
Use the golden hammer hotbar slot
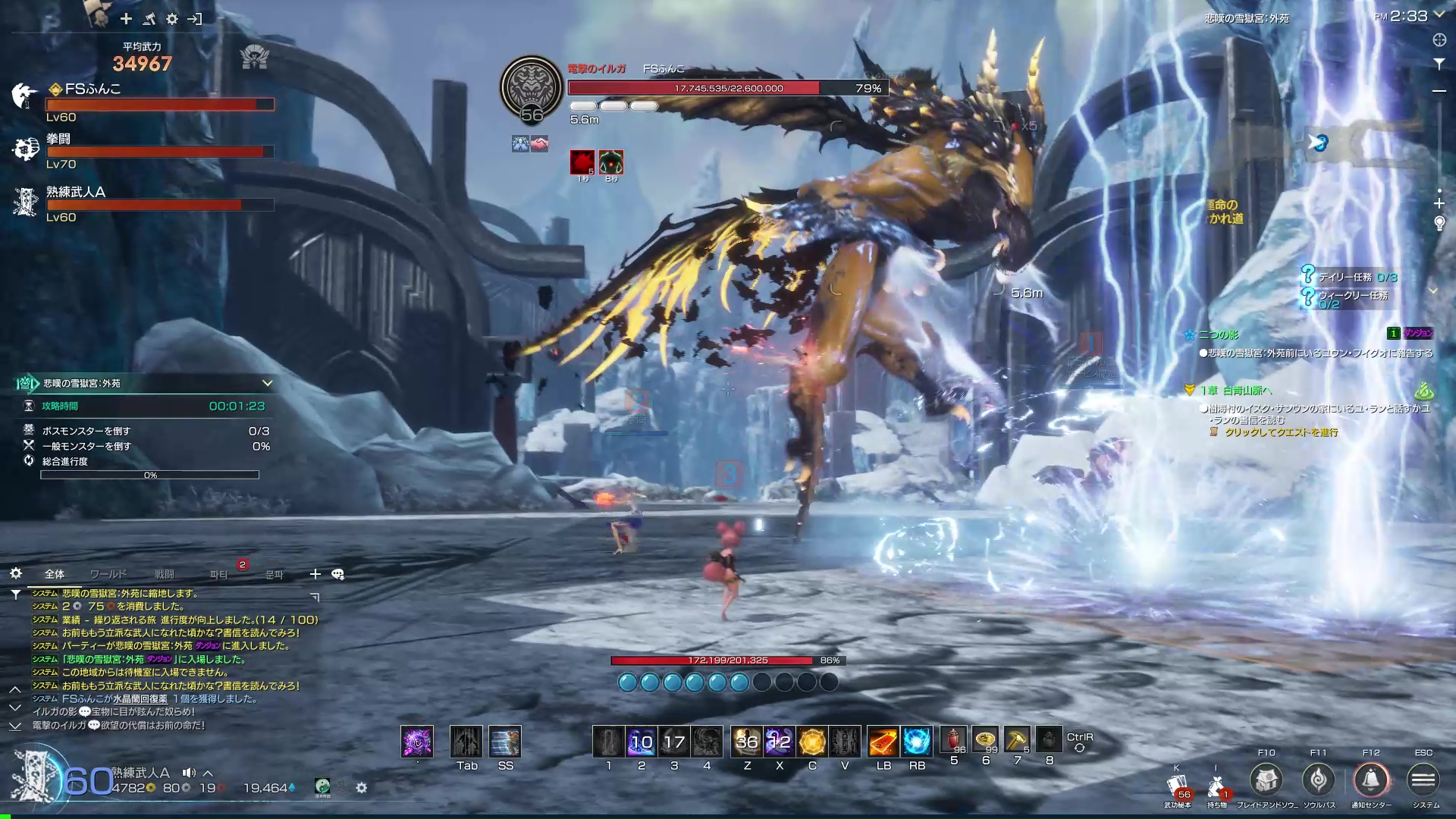click(x=1017, y=740)
